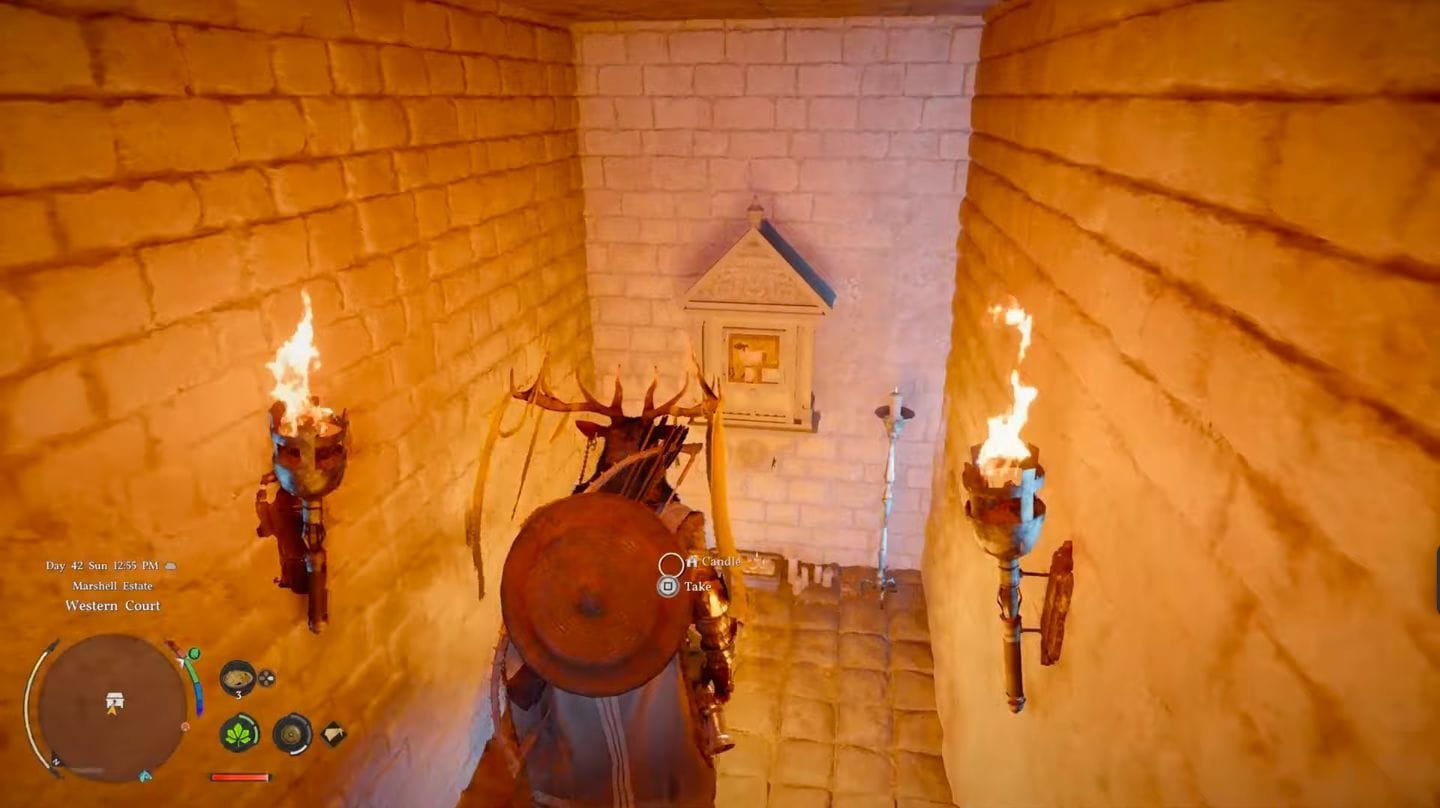
Task: Click the Take interaction button
Action: click(x=668, y=586)
